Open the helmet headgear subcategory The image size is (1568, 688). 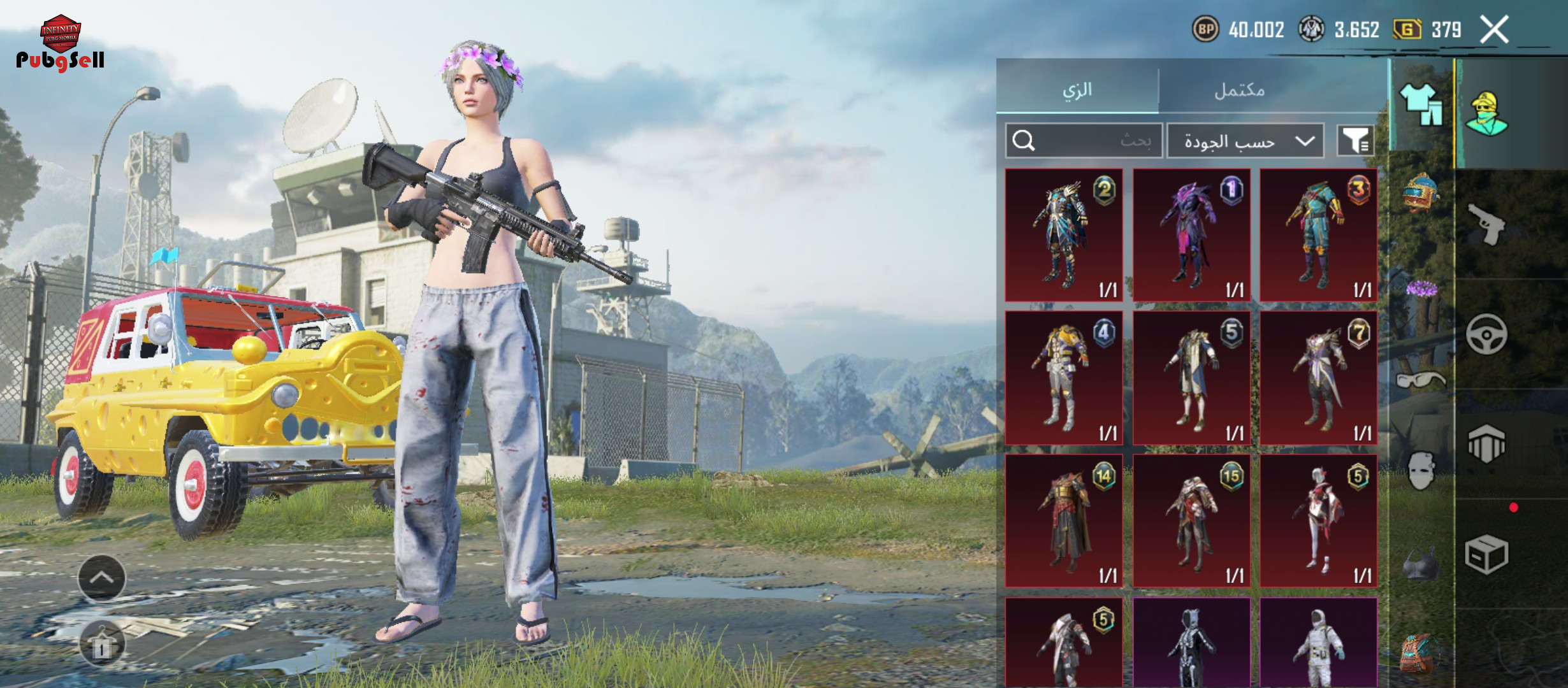coord(1420,192)
